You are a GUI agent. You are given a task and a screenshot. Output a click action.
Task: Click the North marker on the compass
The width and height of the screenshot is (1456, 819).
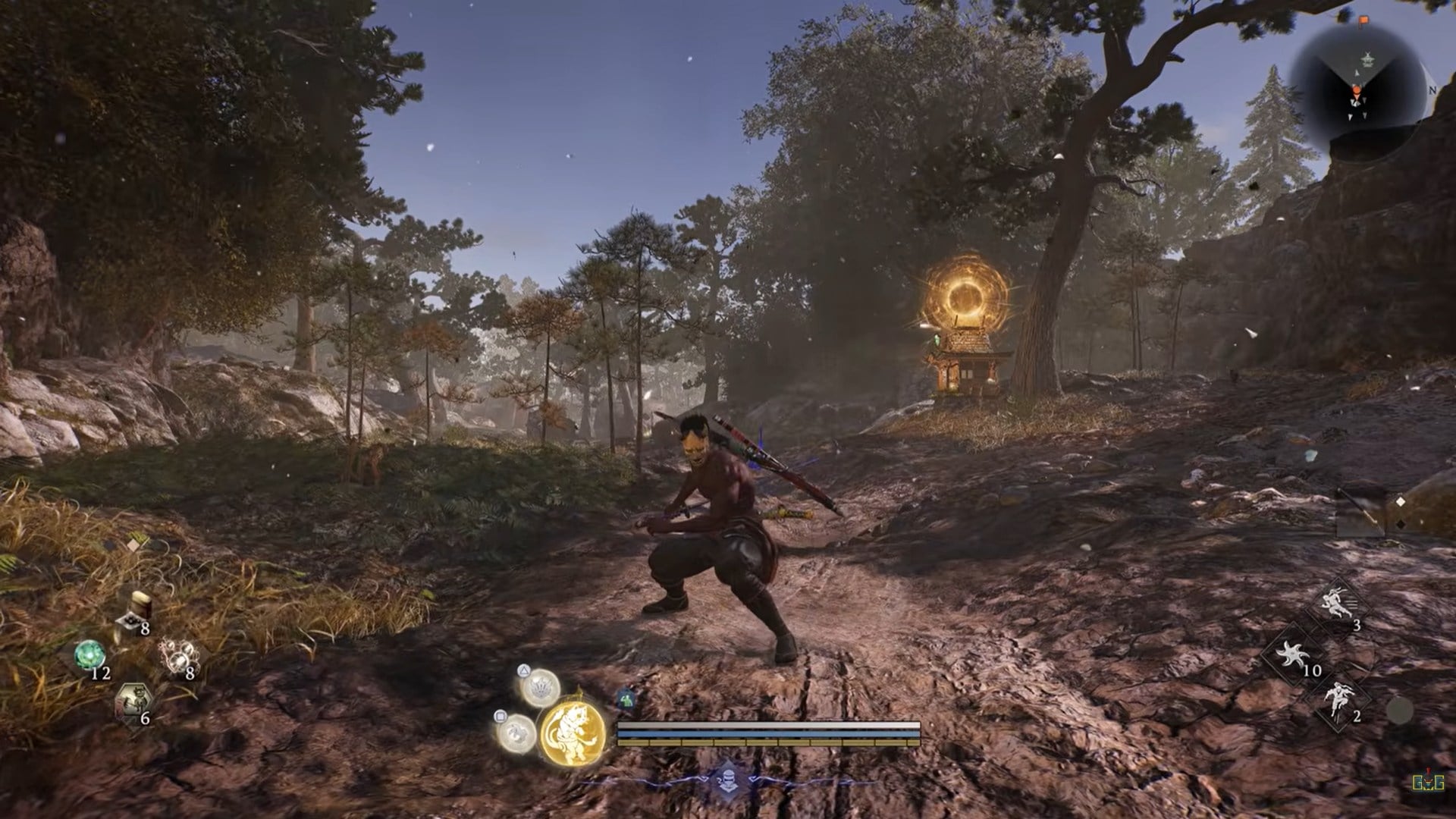(1432, 90)
